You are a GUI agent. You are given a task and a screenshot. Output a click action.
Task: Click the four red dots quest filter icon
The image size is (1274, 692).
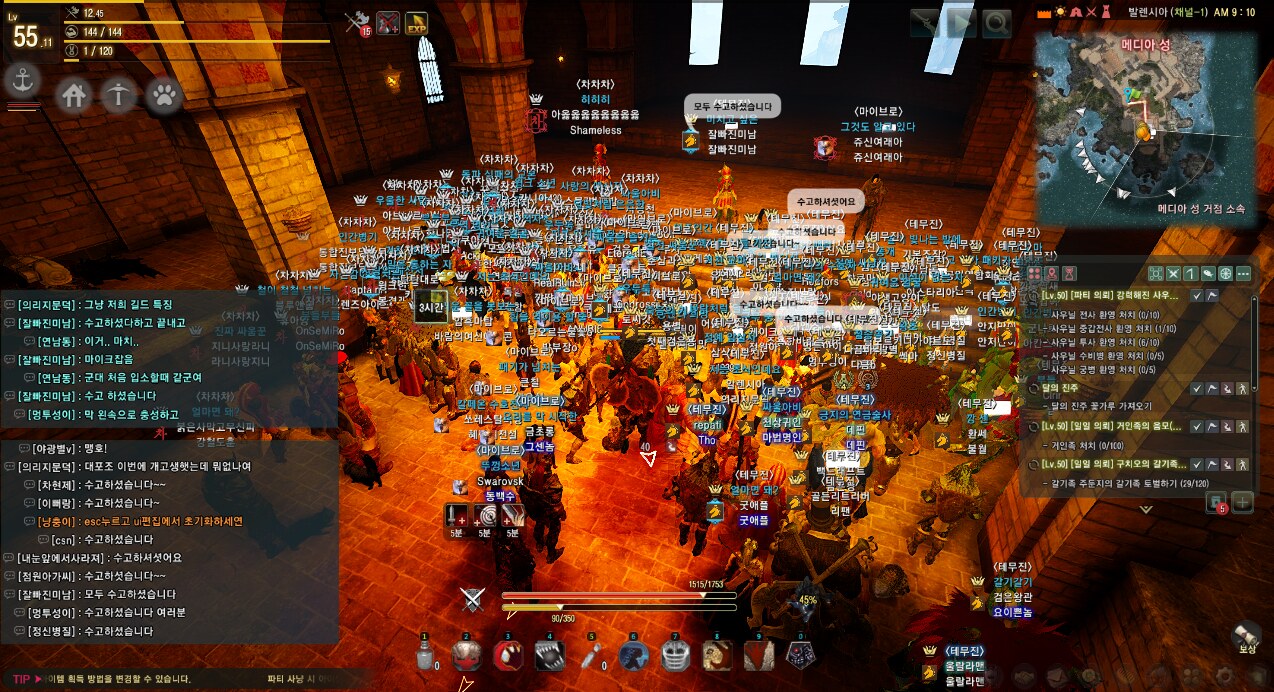click(x=1035, y=273)
